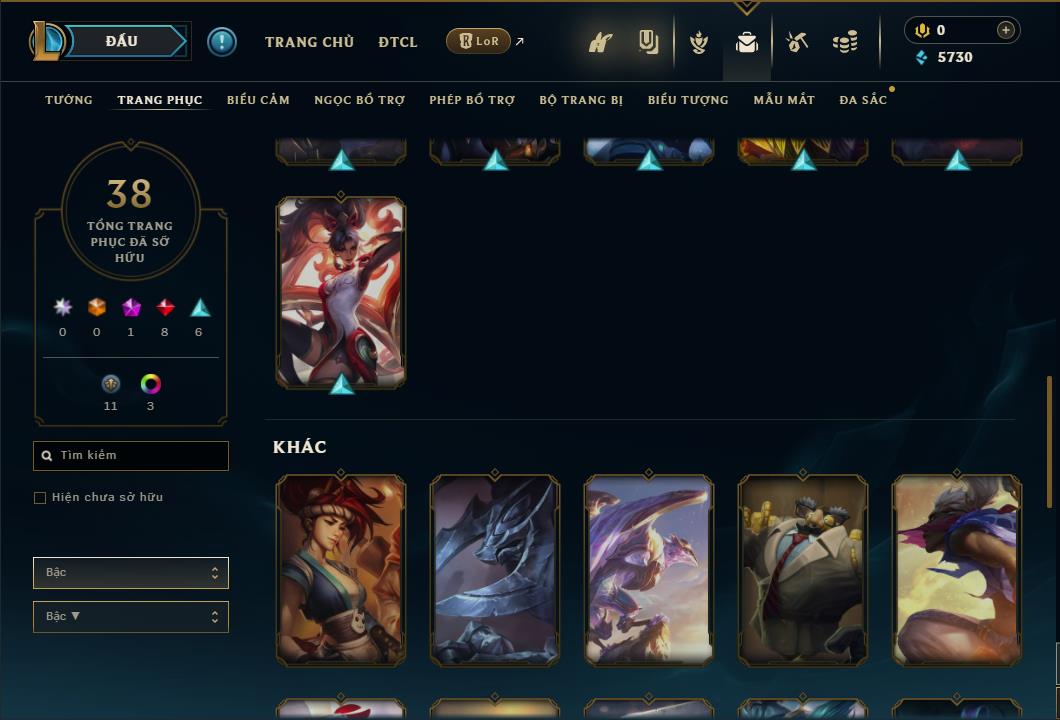Show the PHÉP BỔ TRỢ tab

click(x=472, y=100)
